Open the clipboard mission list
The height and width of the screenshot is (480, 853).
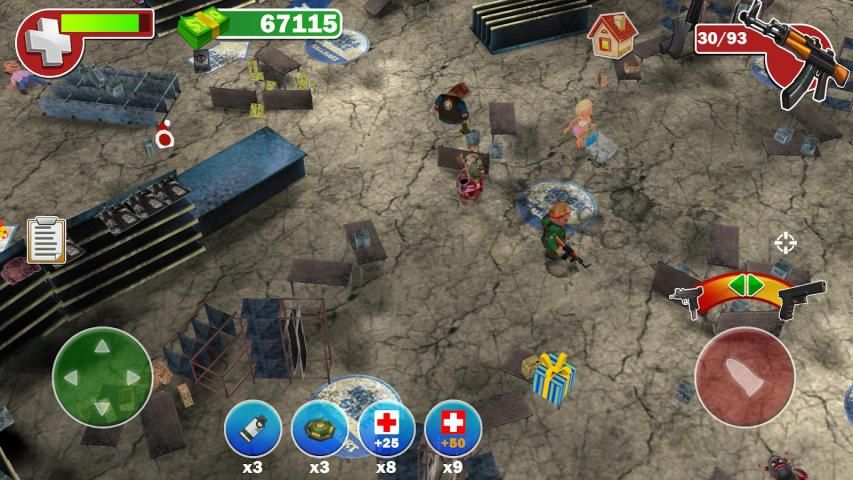[45, 240]
